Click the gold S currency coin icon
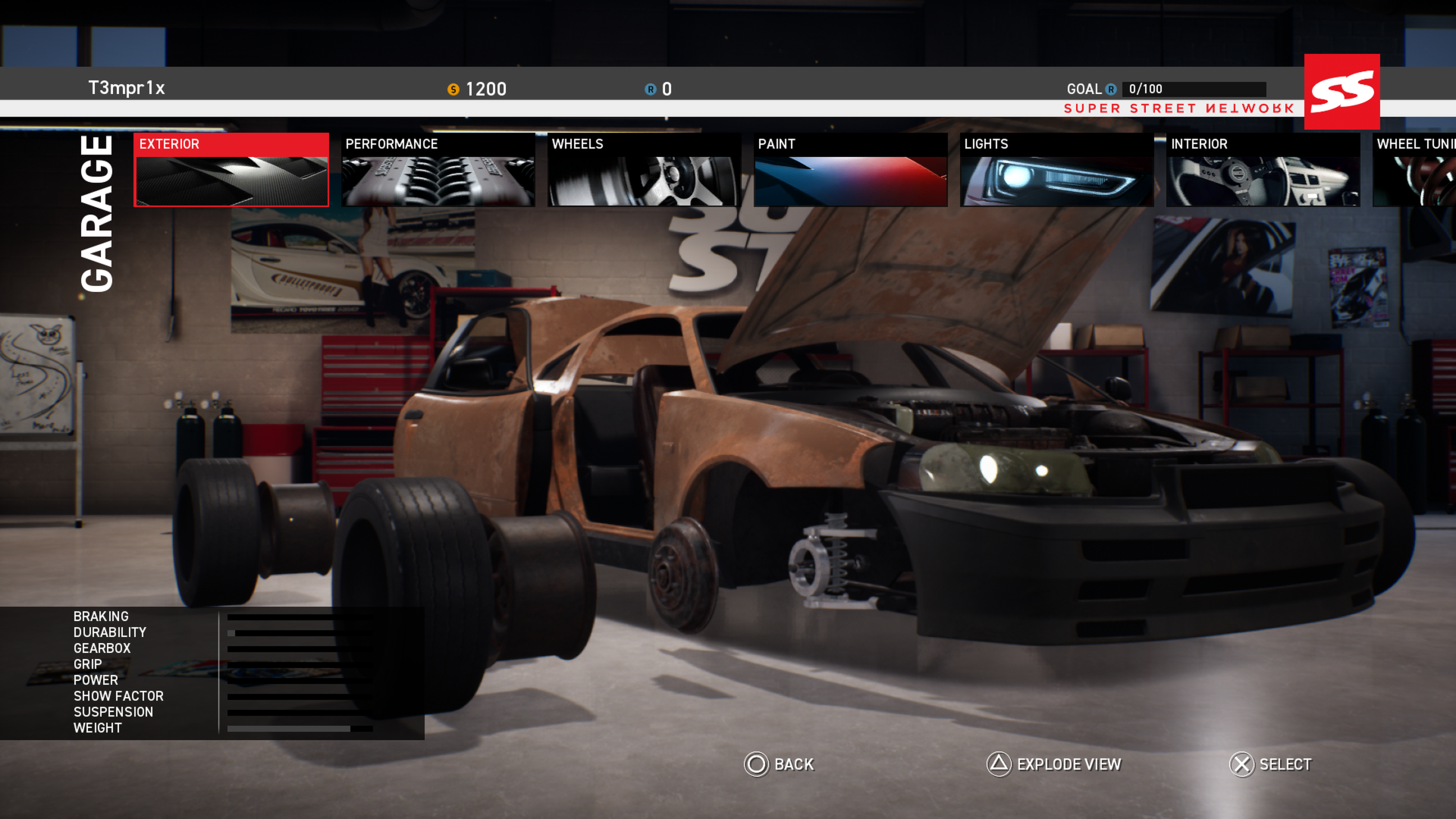Viewport: 1456px width, 819px height. pyautogui.click(x=454, y=89)
